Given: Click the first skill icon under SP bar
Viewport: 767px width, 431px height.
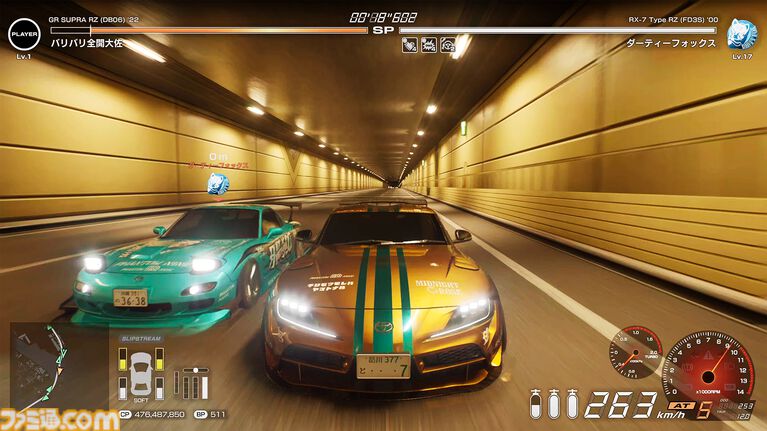Looking at the screenshot, I should (410, 44).
